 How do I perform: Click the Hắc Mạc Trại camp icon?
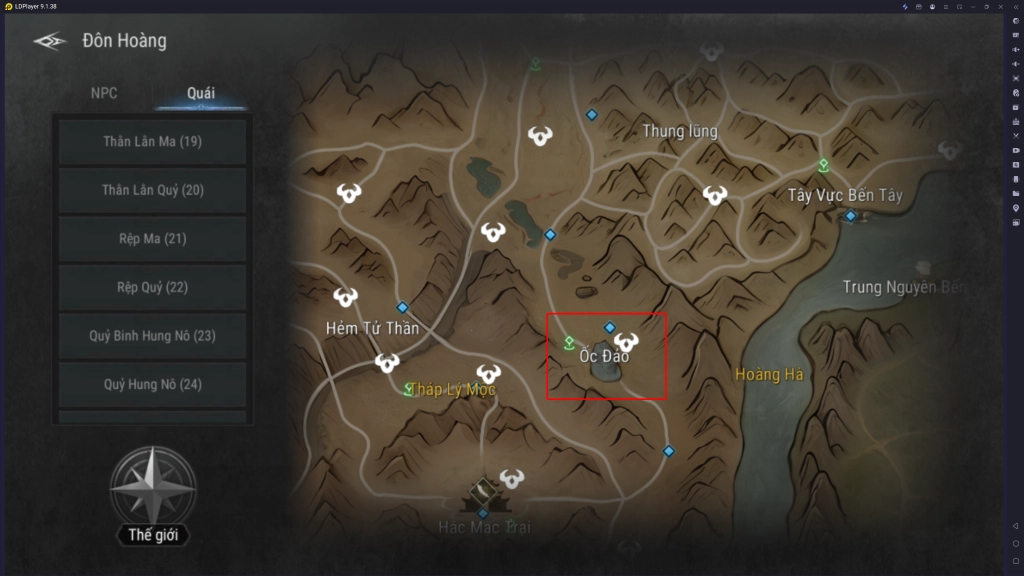click(482, 490)
